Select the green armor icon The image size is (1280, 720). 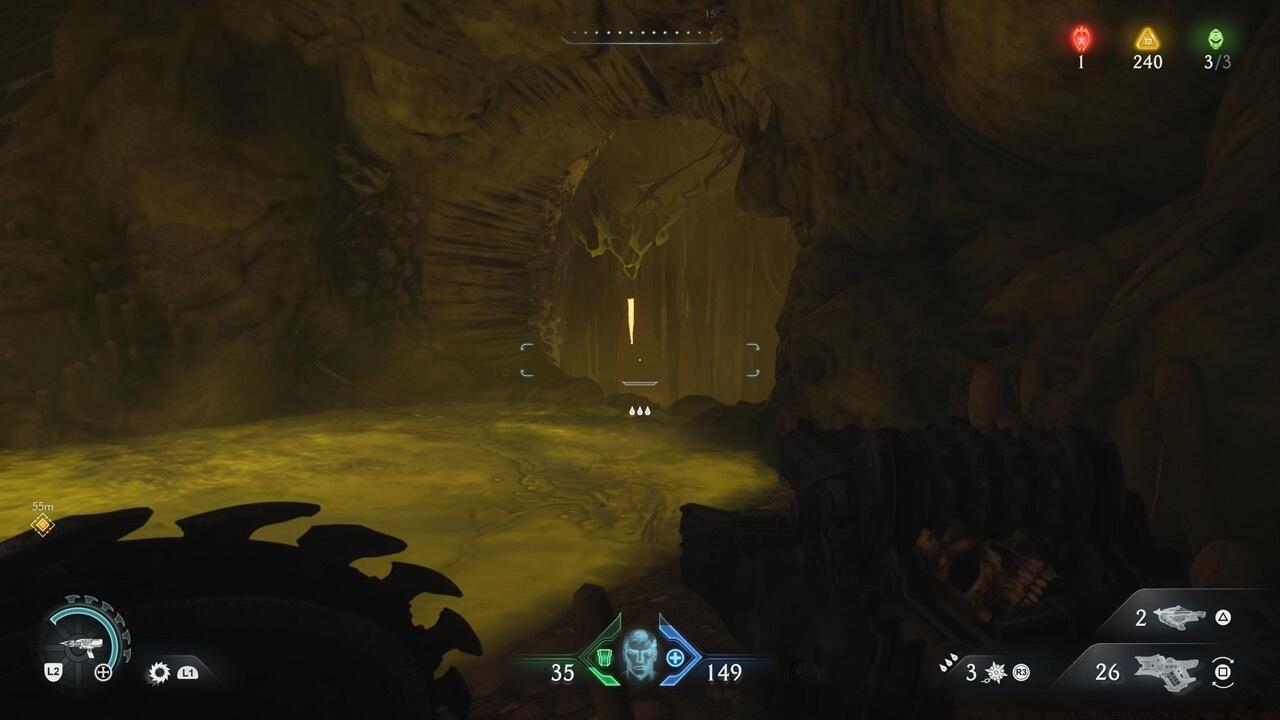602,657
